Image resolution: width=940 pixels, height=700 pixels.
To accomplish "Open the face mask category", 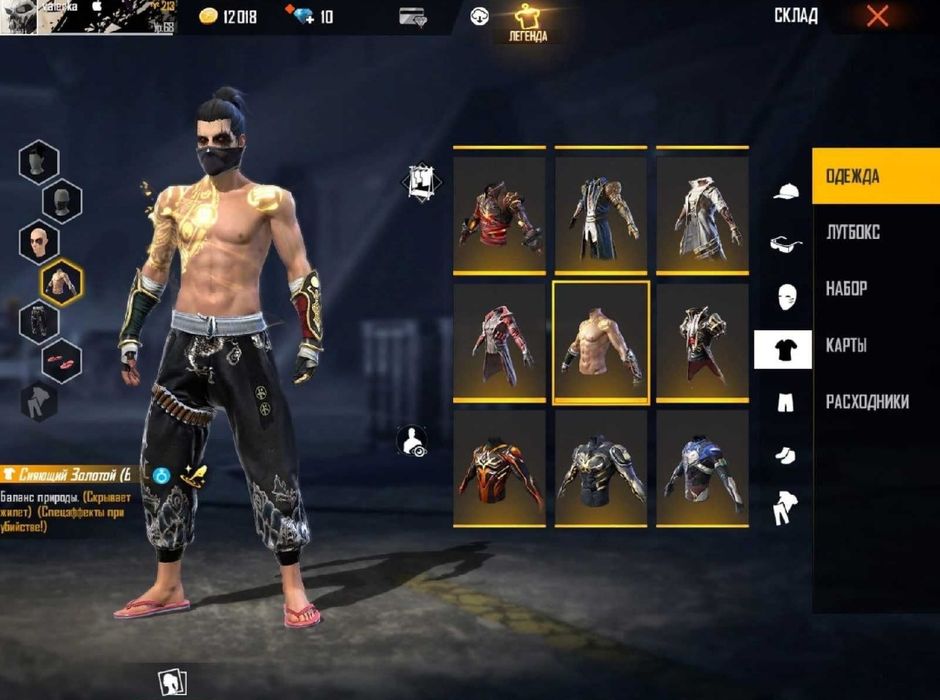I will pyautogui.click(x=785, y=296).
